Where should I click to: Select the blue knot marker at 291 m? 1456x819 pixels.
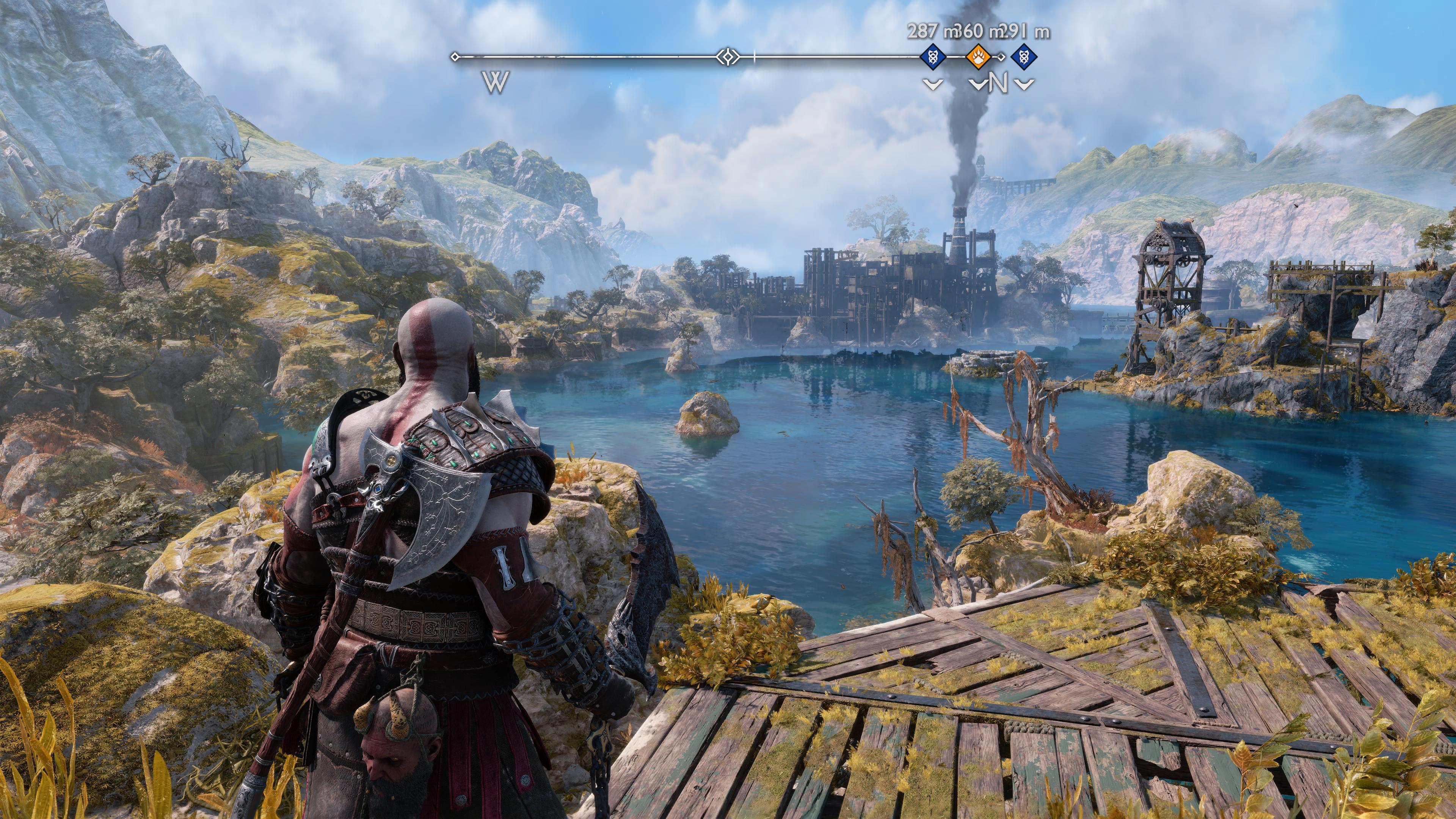[1024, 56]
